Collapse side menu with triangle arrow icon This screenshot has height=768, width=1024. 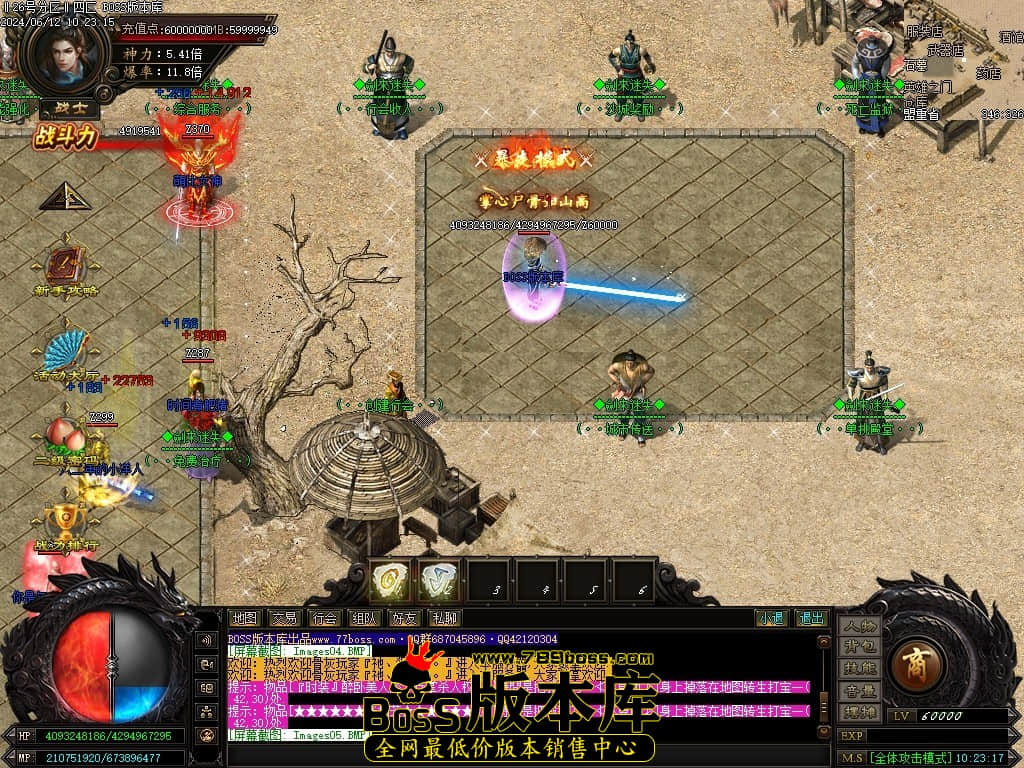click(x=65, y=196)
